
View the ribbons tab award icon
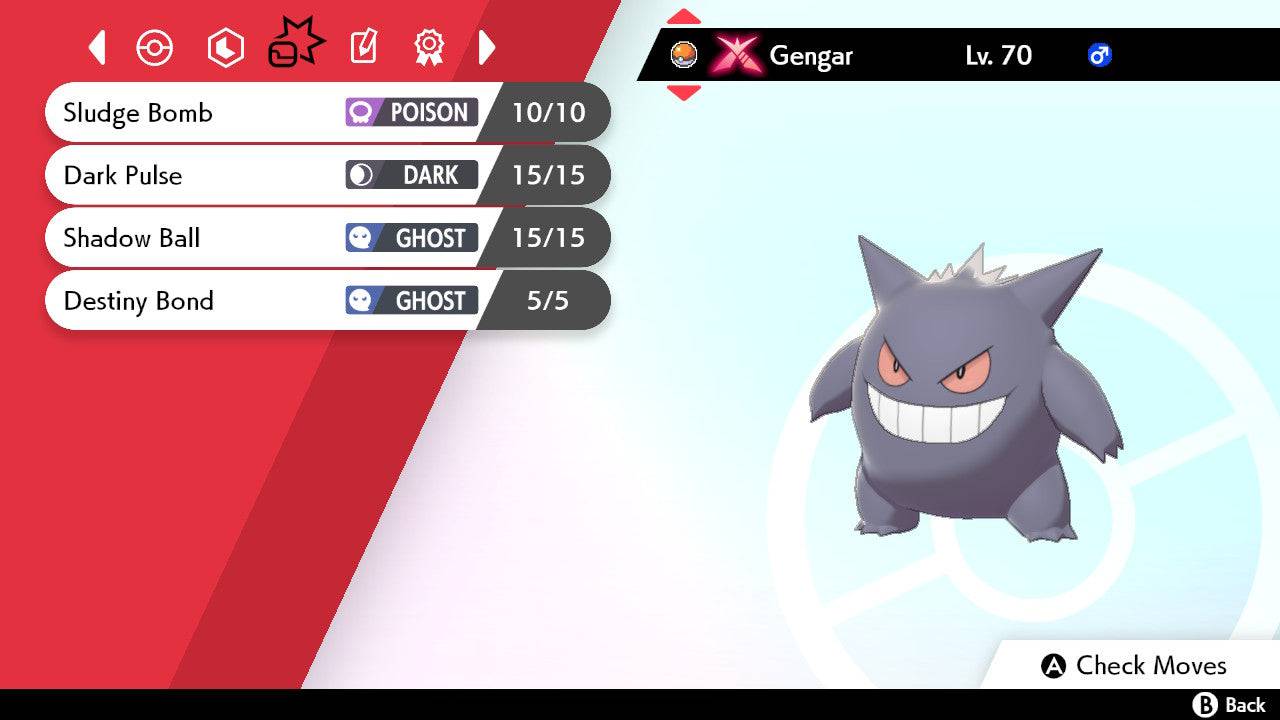[x=430, y=47]
